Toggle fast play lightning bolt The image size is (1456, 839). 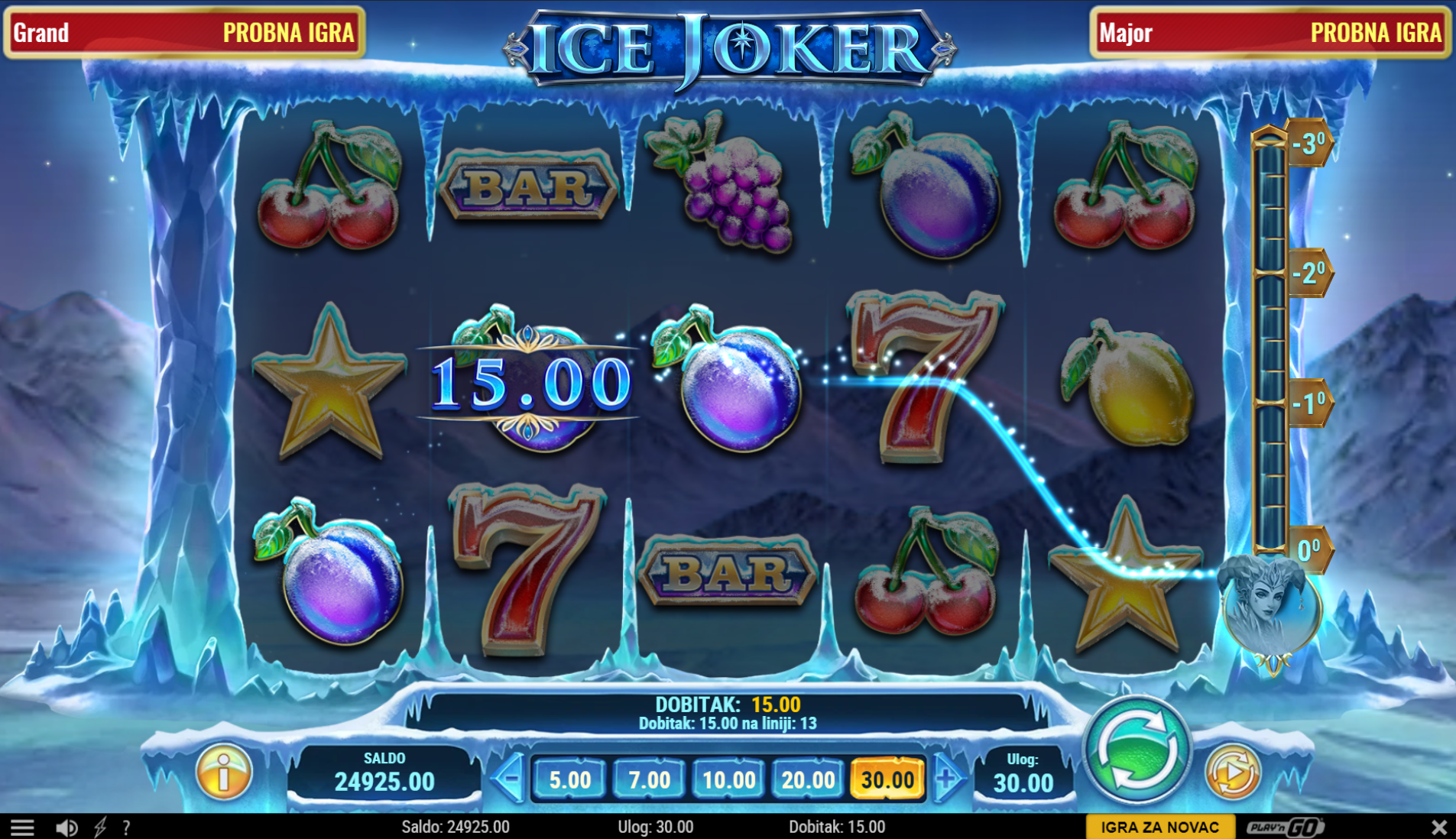pyautogui.click(x=100, y=827)
